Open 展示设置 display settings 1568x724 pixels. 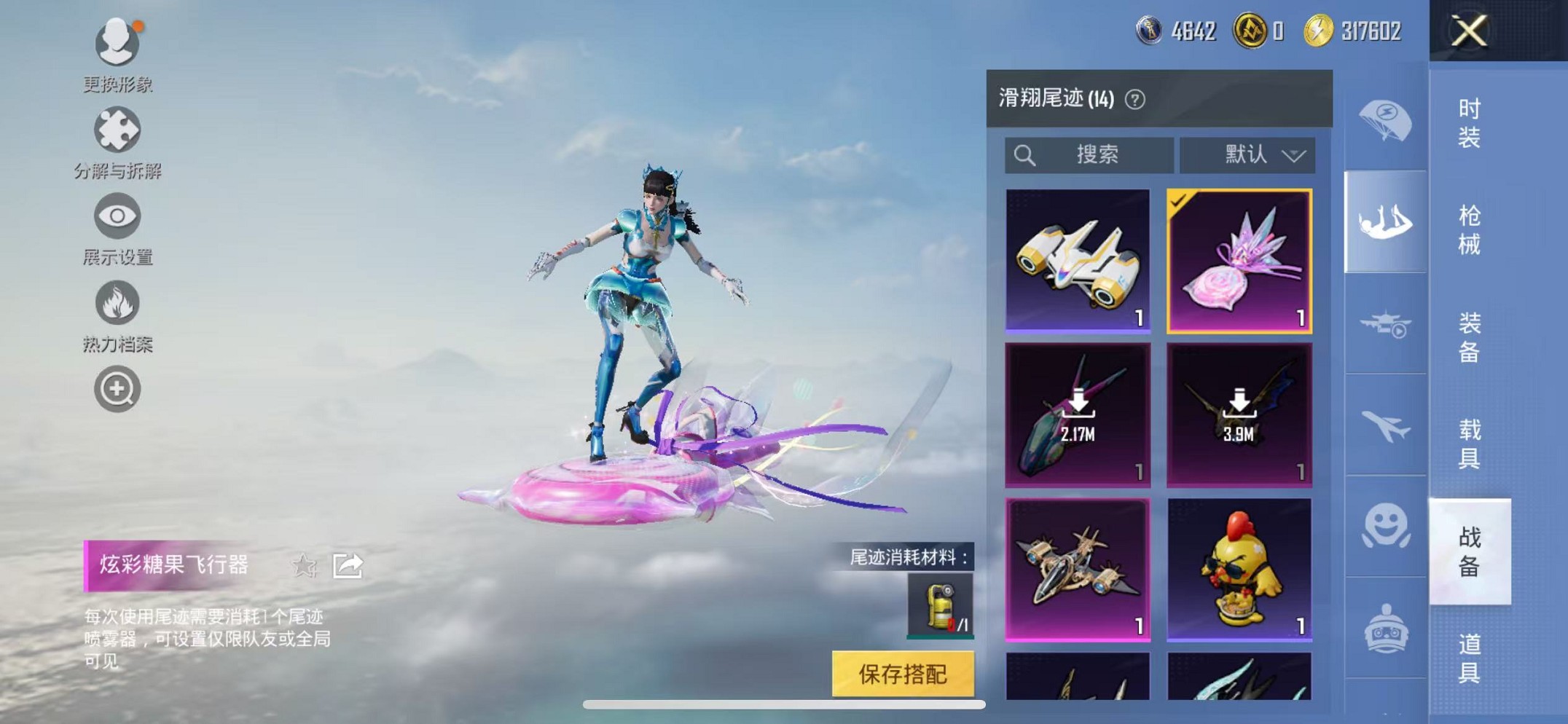(117, 216)
